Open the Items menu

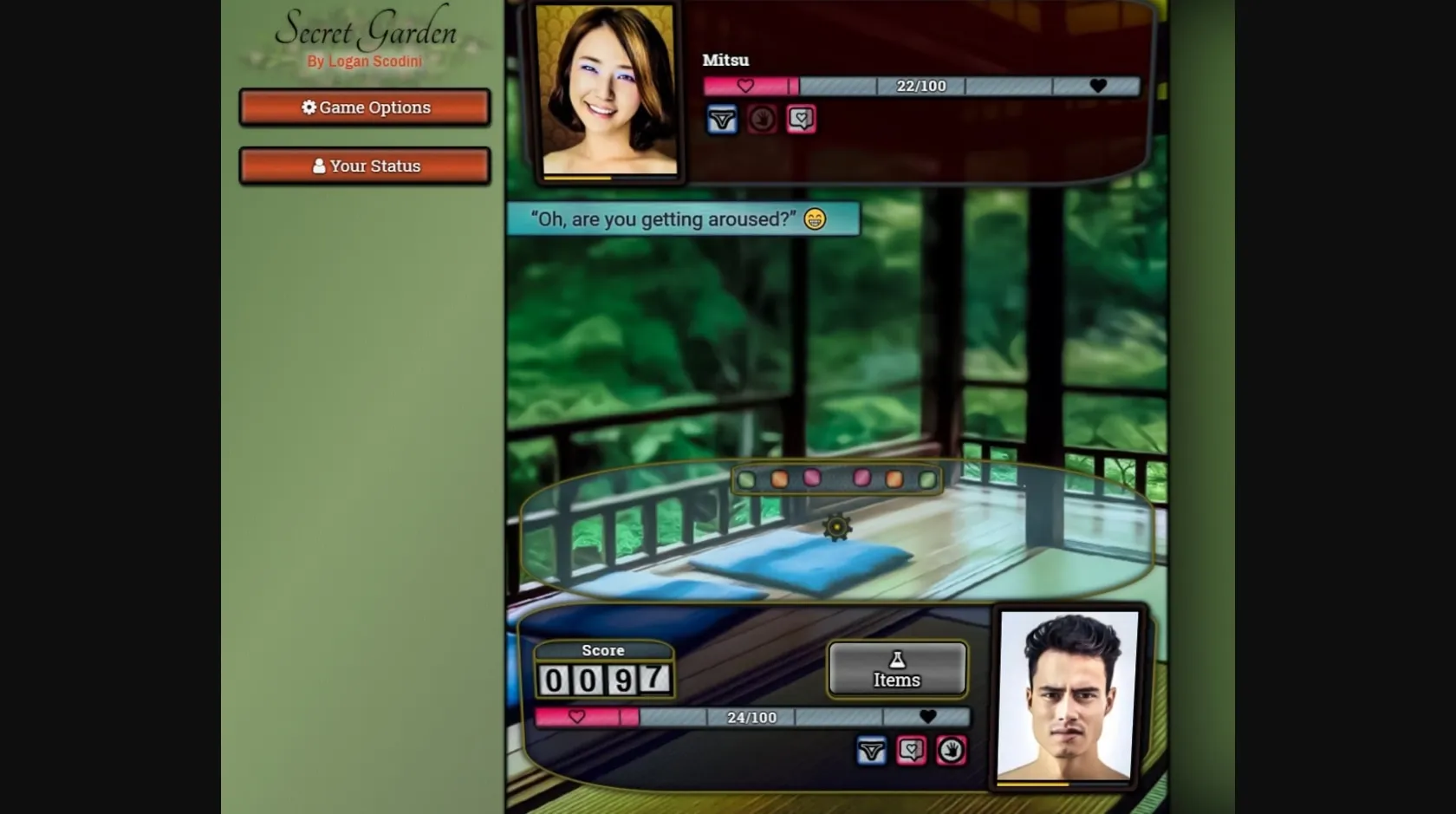click(896, 669)
